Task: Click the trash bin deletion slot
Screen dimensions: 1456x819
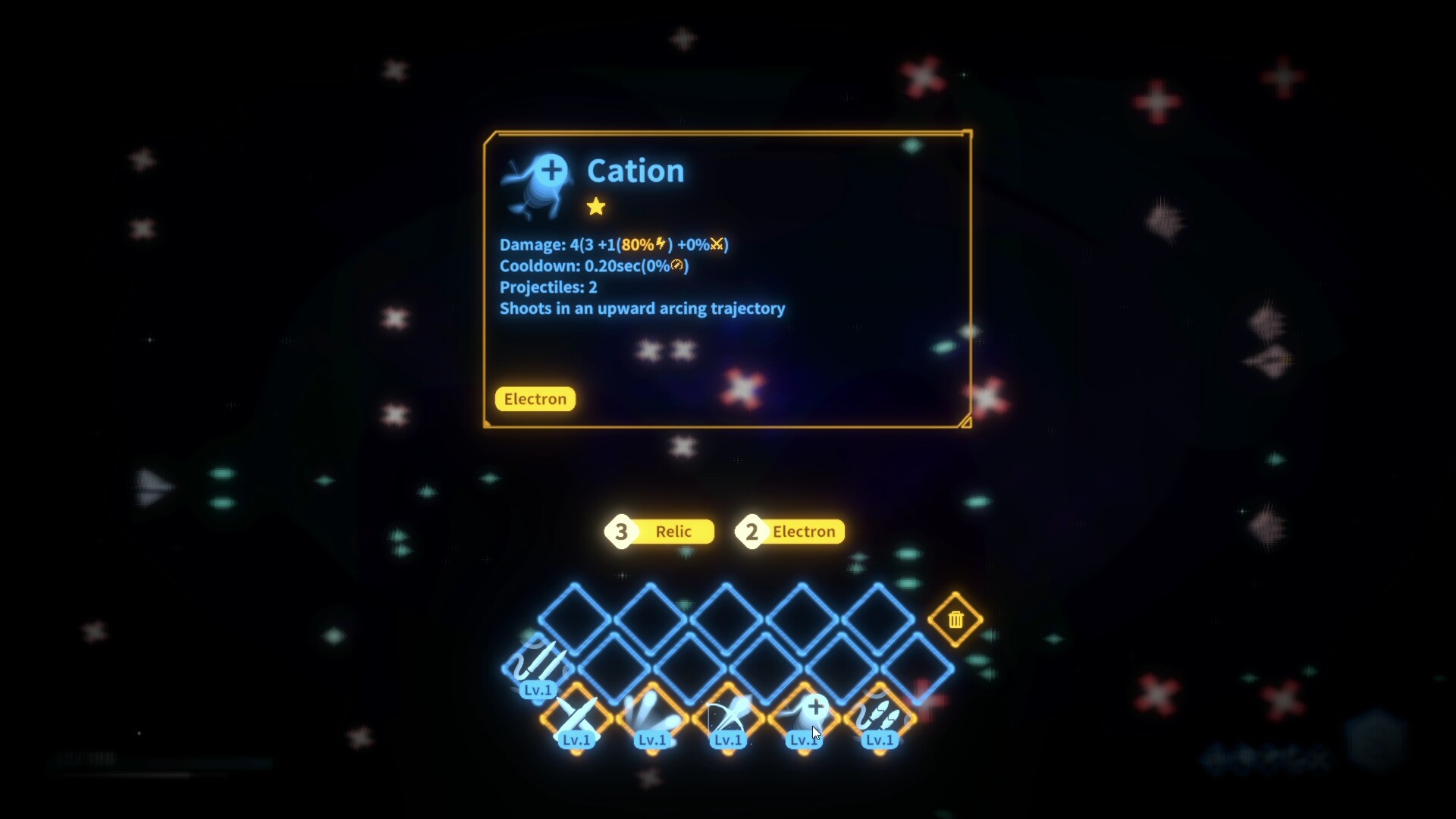Action: click(955, 620)
